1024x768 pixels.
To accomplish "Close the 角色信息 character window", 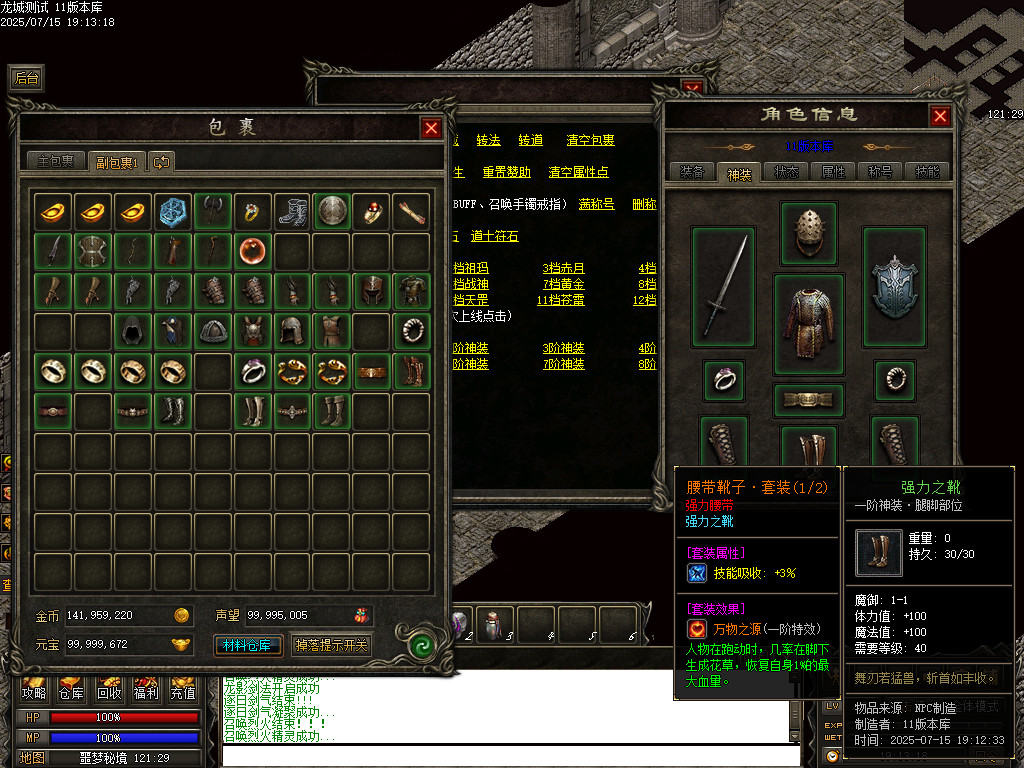I will 940,116.
